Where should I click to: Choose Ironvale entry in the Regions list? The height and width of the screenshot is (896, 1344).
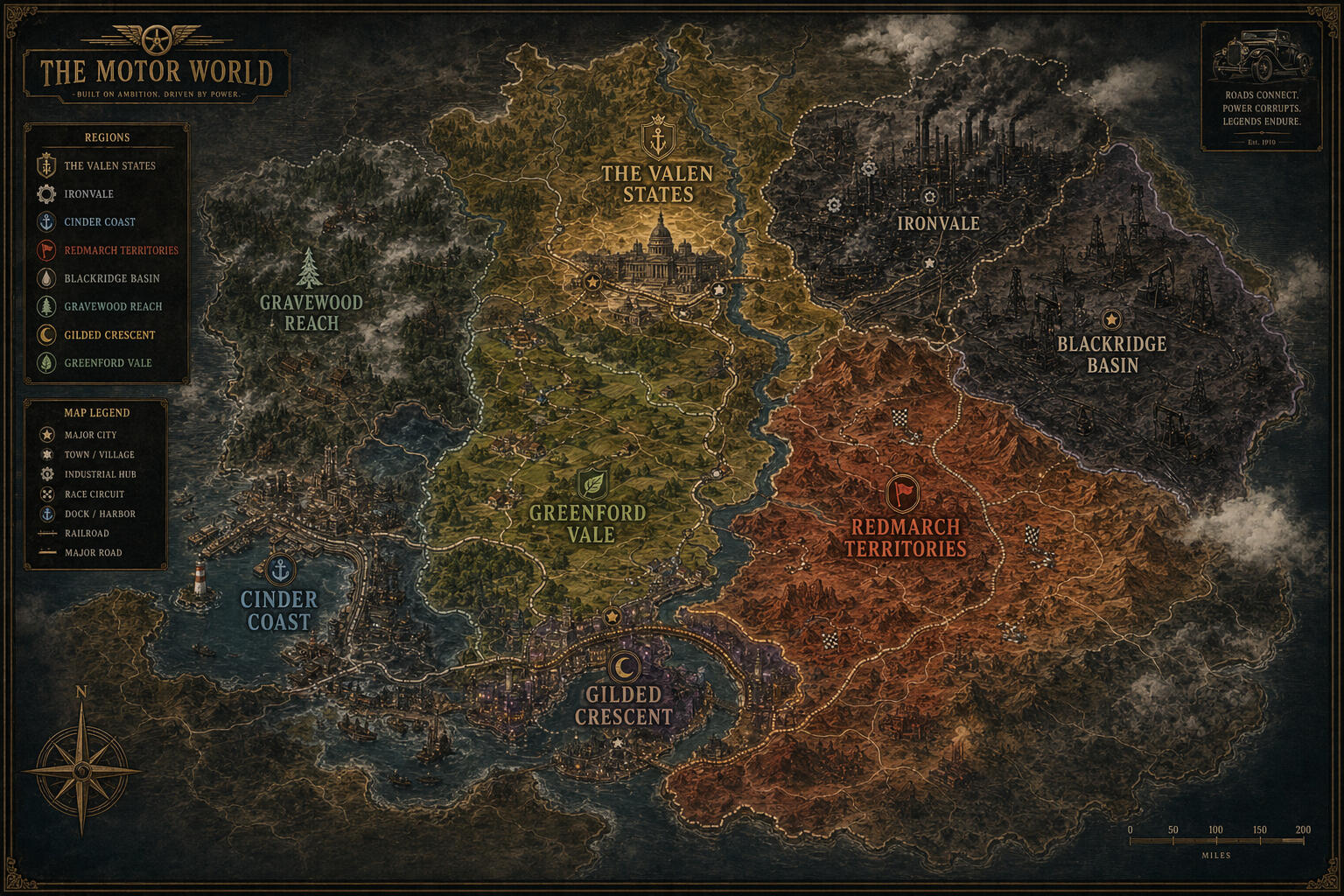(88, 193)
